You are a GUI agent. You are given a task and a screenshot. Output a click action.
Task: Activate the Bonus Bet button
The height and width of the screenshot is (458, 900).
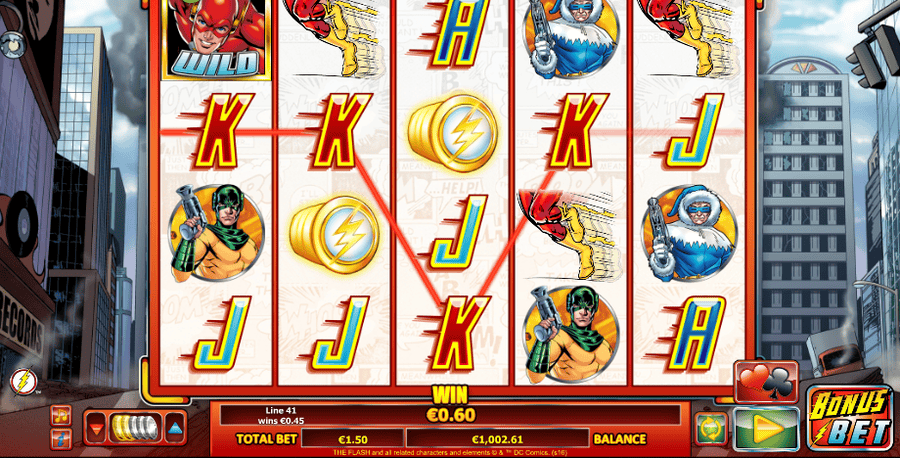click(x=849, y=418)
